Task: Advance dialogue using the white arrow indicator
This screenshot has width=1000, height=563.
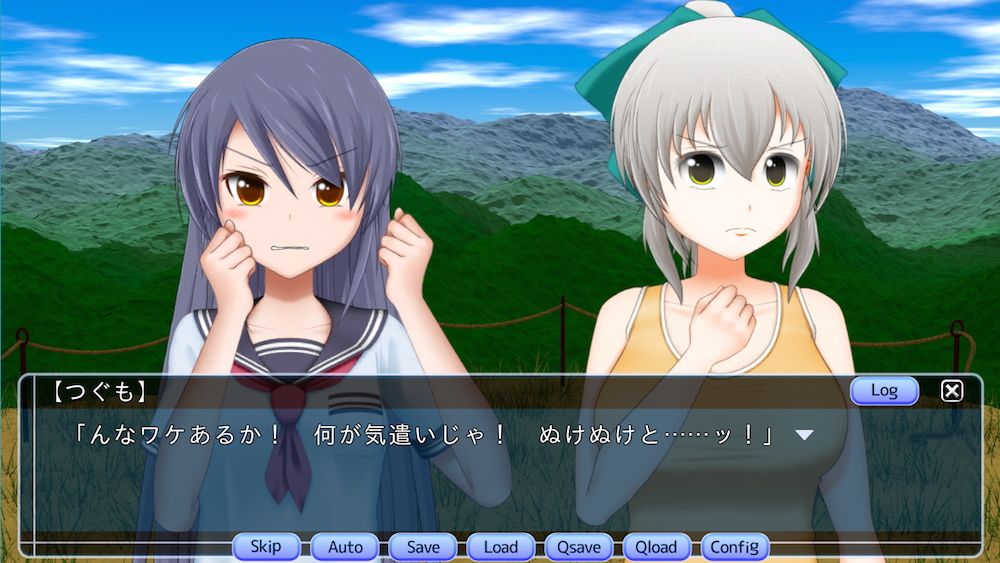Action: point(803,435)
